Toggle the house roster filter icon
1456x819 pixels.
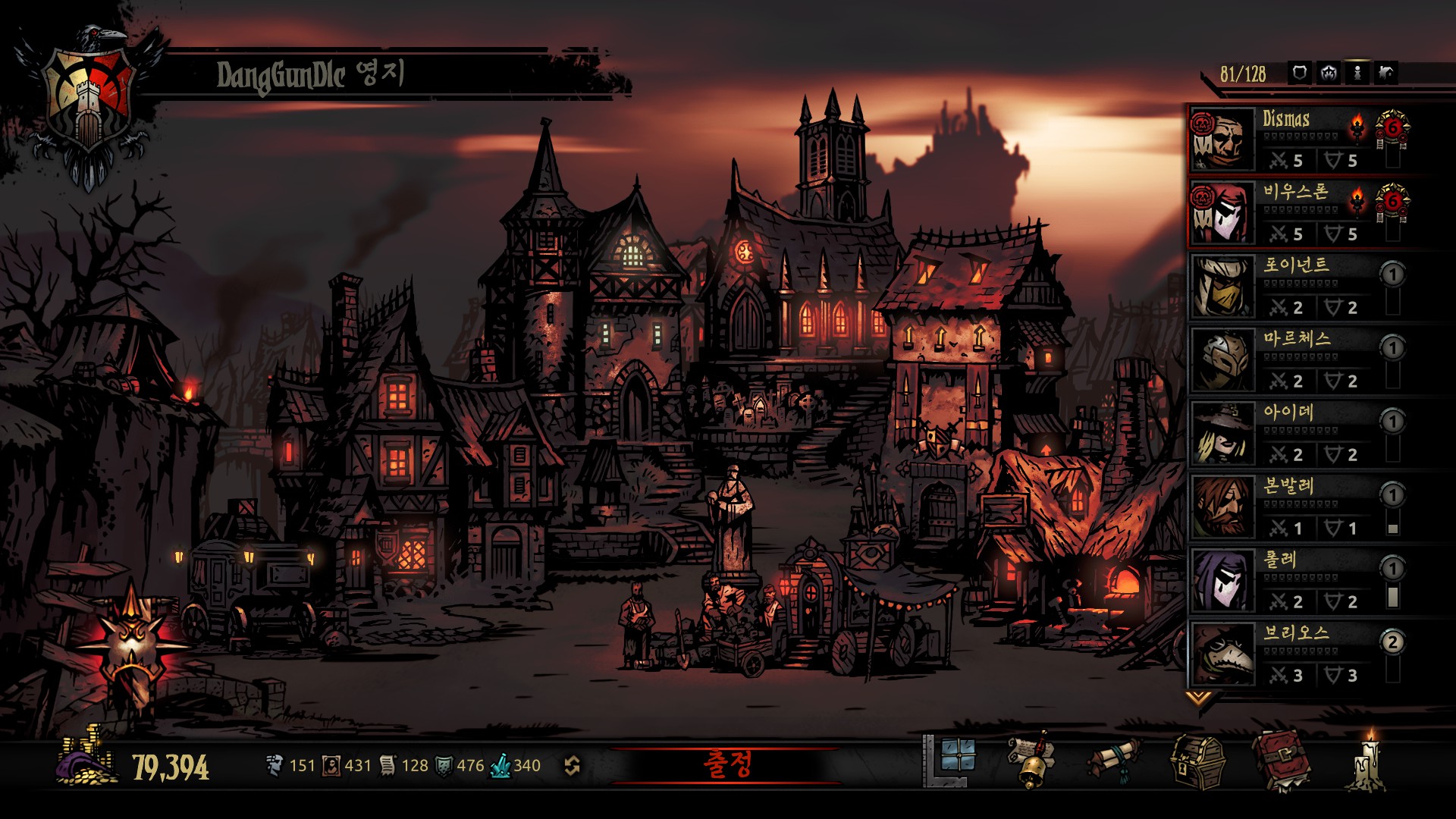tap(1386, 74)
